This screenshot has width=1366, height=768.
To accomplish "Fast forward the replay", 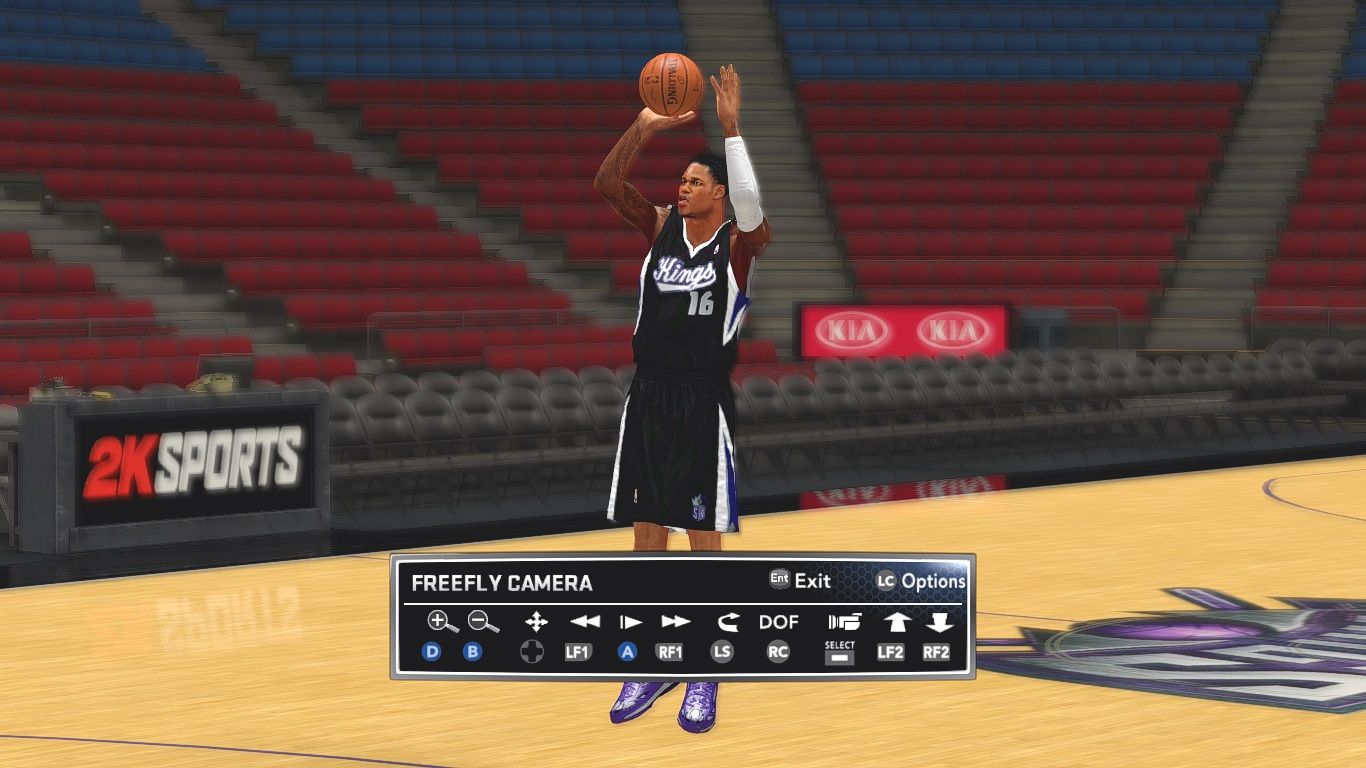I will [x=676, y=622].
